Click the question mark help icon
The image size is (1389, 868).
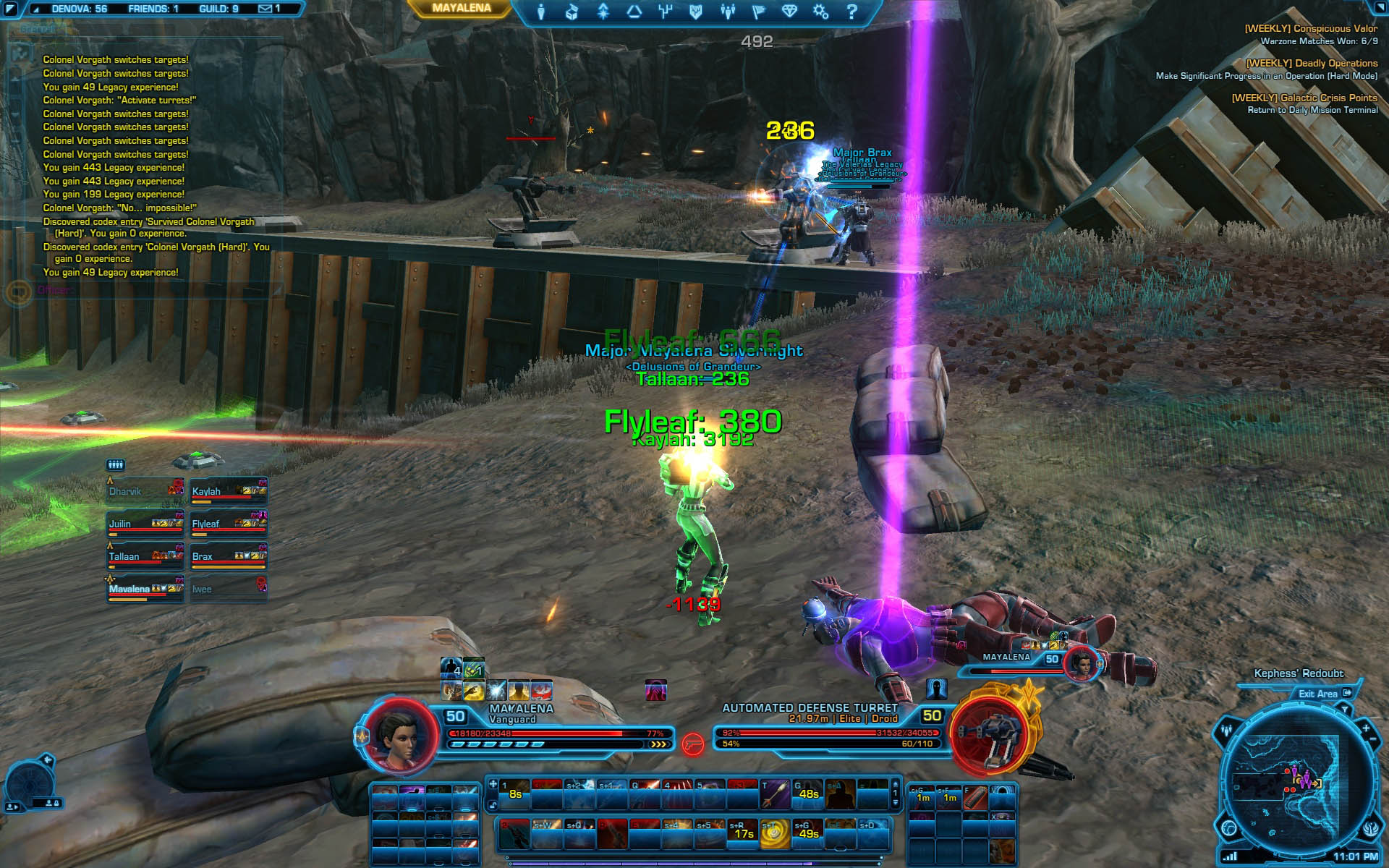point(851,12)
